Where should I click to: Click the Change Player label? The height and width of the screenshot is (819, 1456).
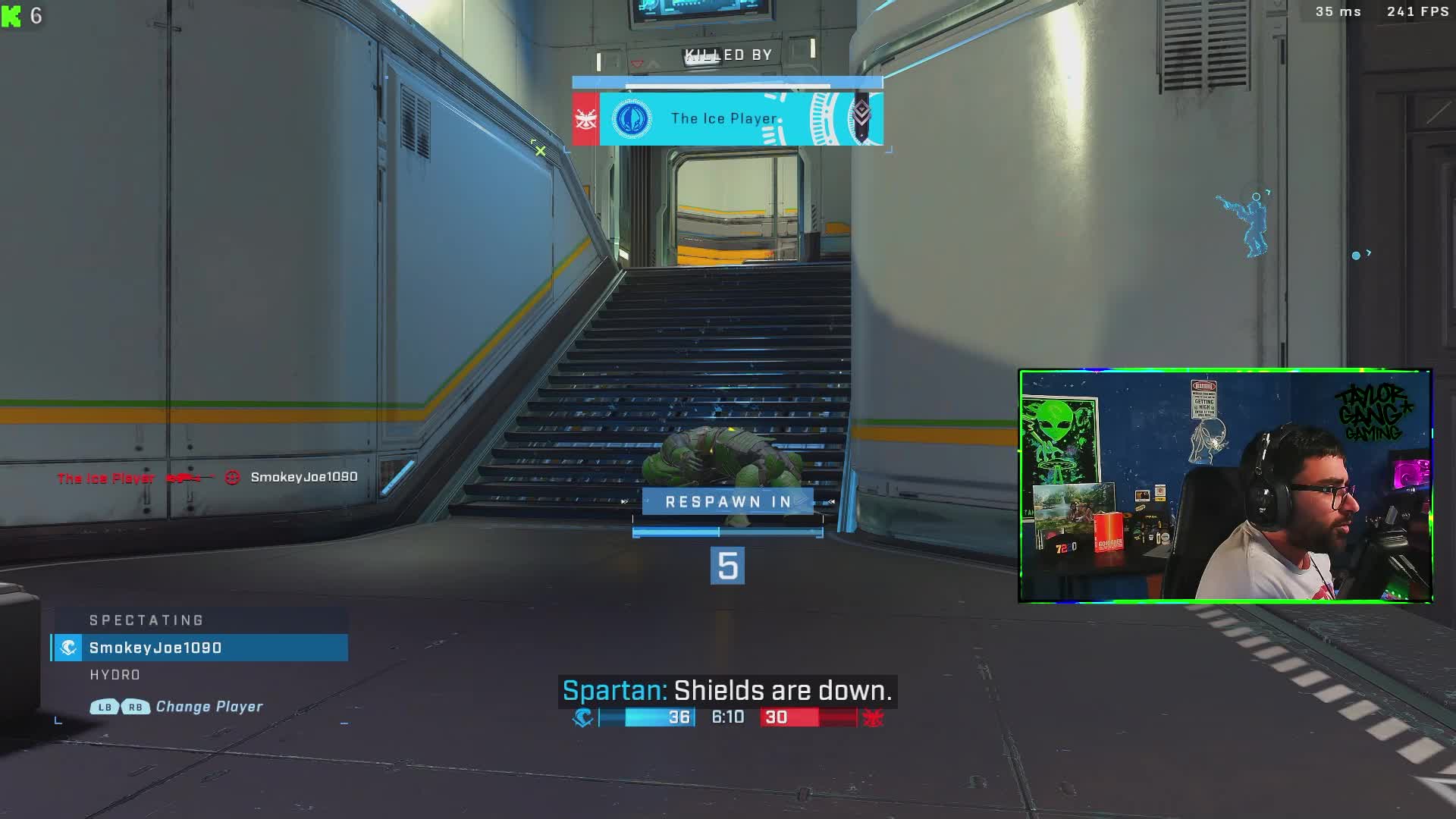(209, 707)
